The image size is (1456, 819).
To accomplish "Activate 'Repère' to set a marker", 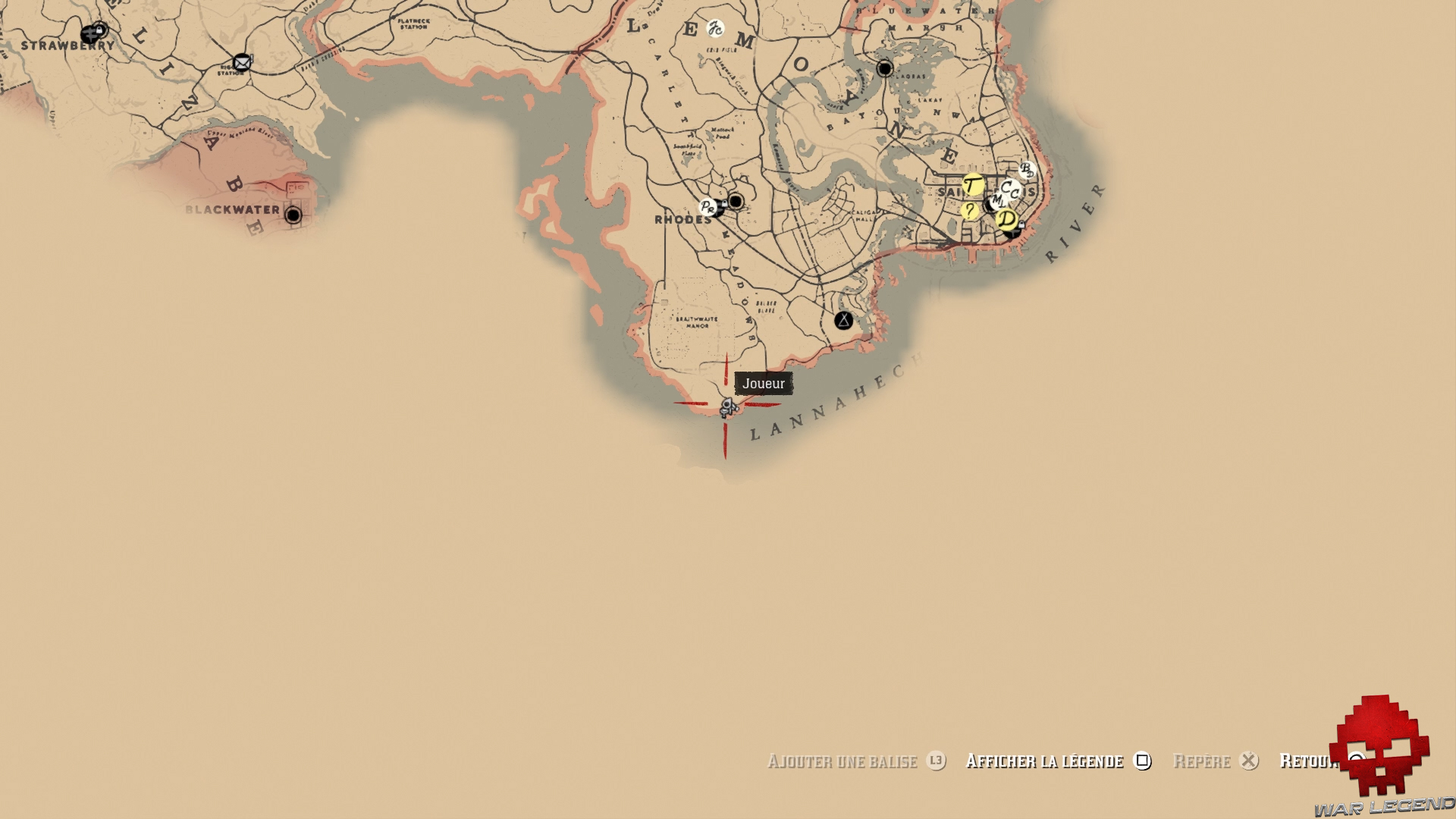I will 1202,761.
